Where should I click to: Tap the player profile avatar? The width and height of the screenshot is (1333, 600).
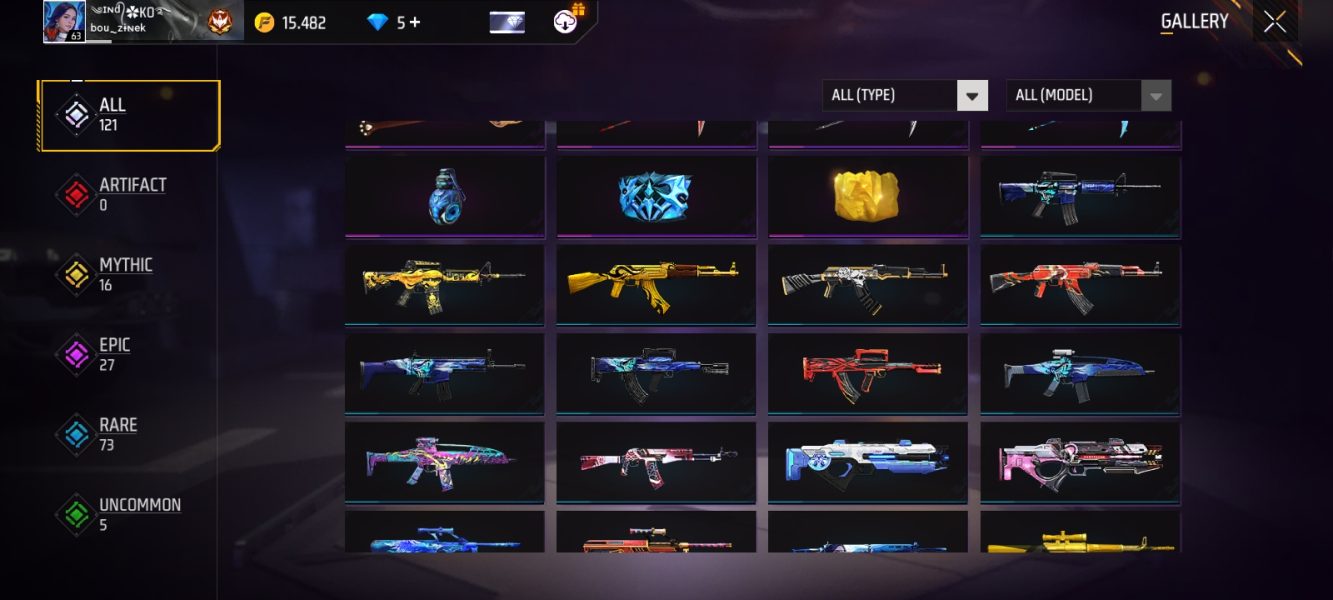64,22
